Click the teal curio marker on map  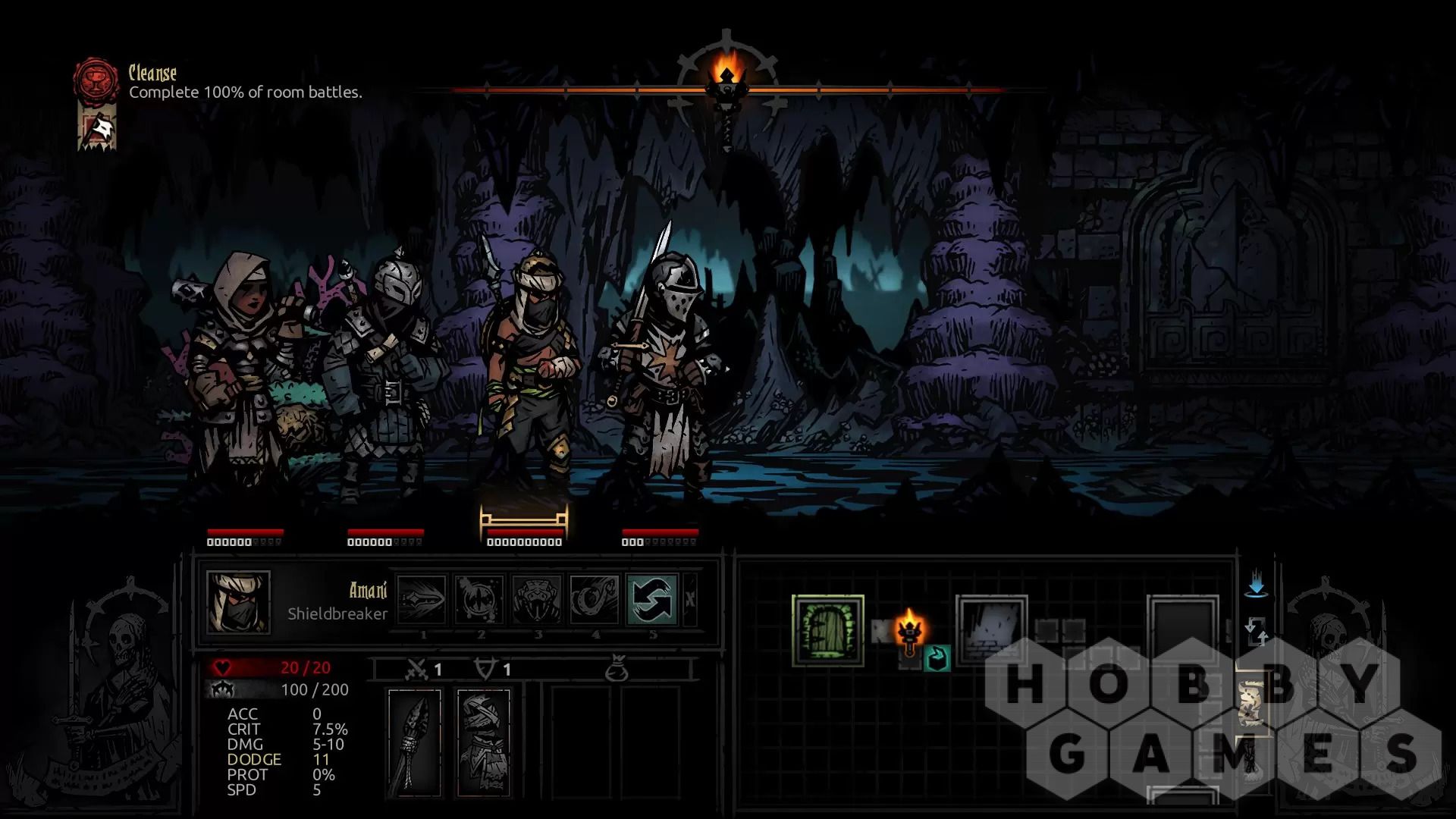pos(937,657)
